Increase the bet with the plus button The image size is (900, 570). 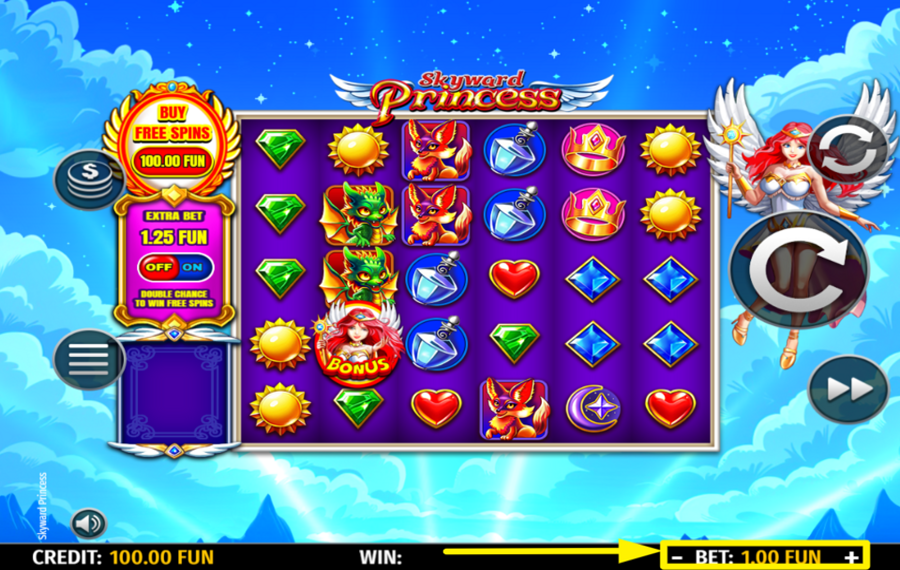click(851, 557)
